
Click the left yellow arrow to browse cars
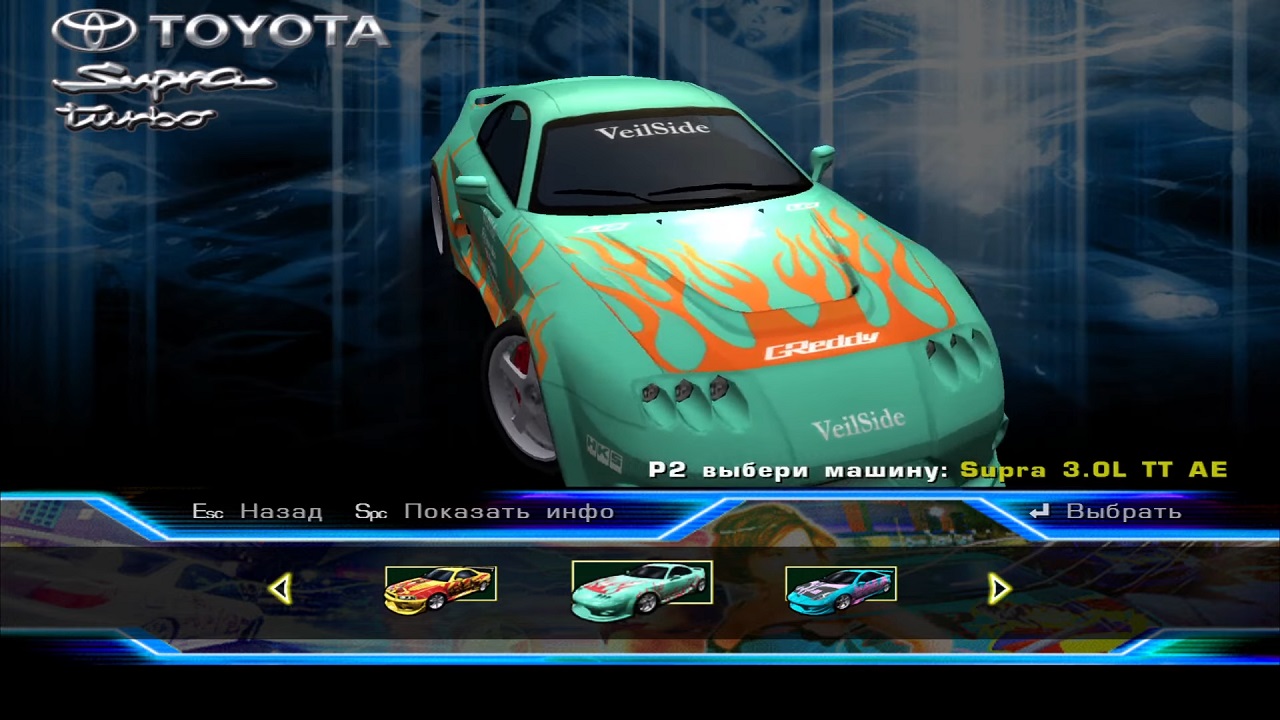[281, 589]
